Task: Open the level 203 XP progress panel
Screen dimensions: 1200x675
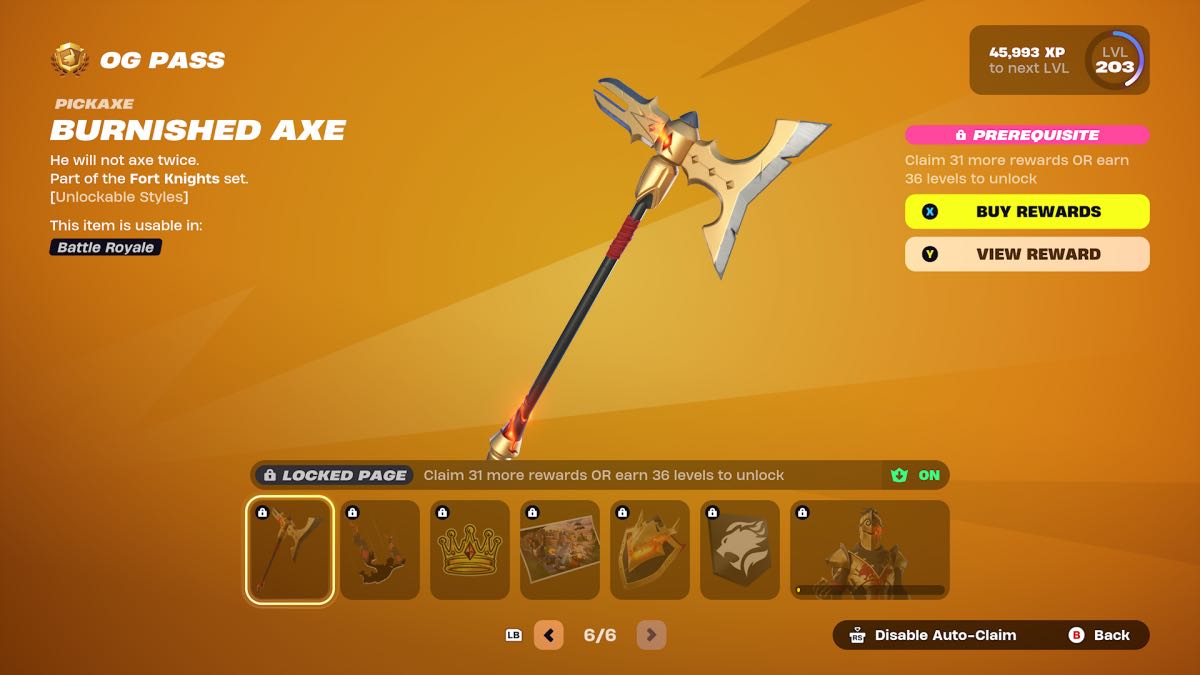Action: (x=1059, y=60)
